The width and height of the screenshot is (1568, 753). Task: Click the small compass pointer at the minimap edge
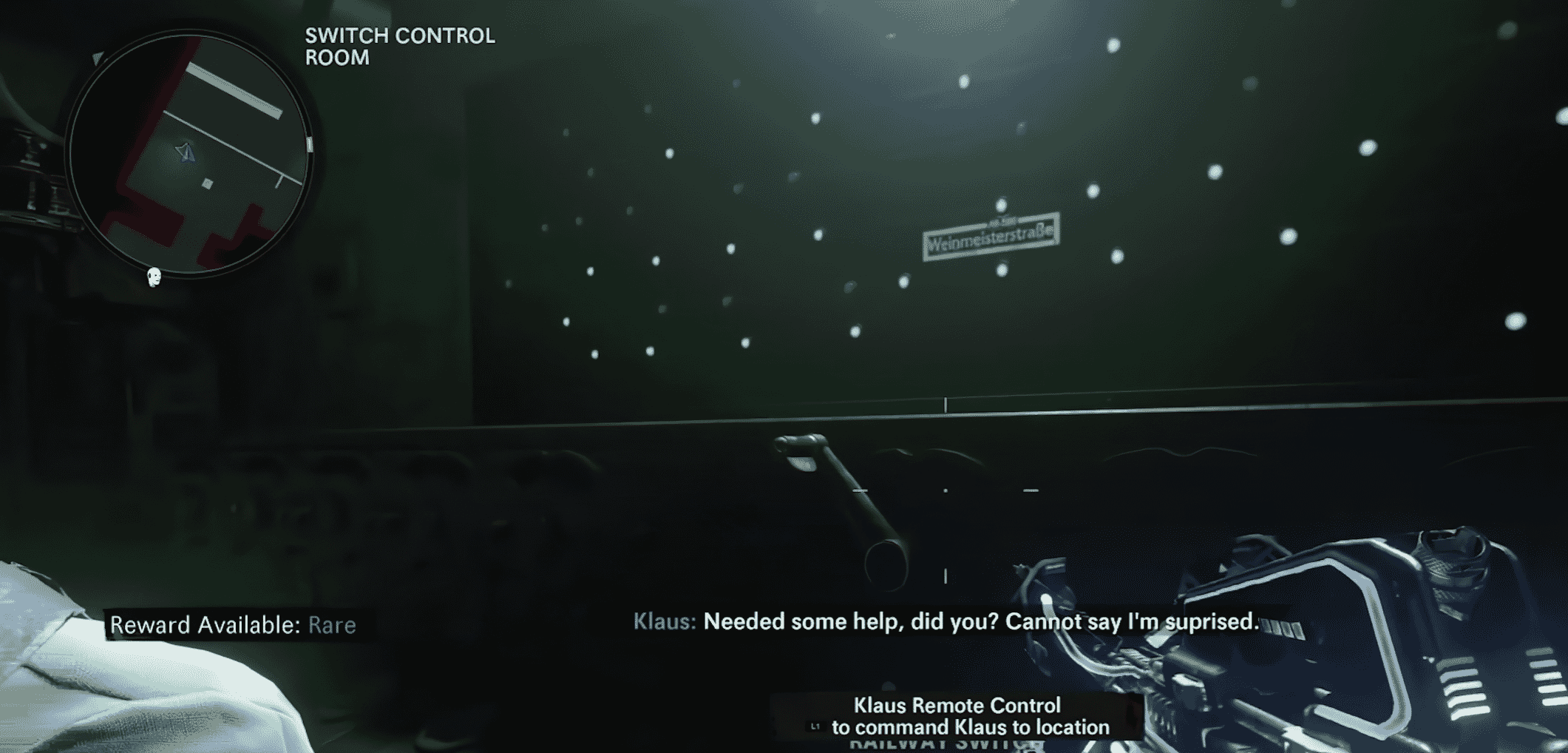coord(97,58)
